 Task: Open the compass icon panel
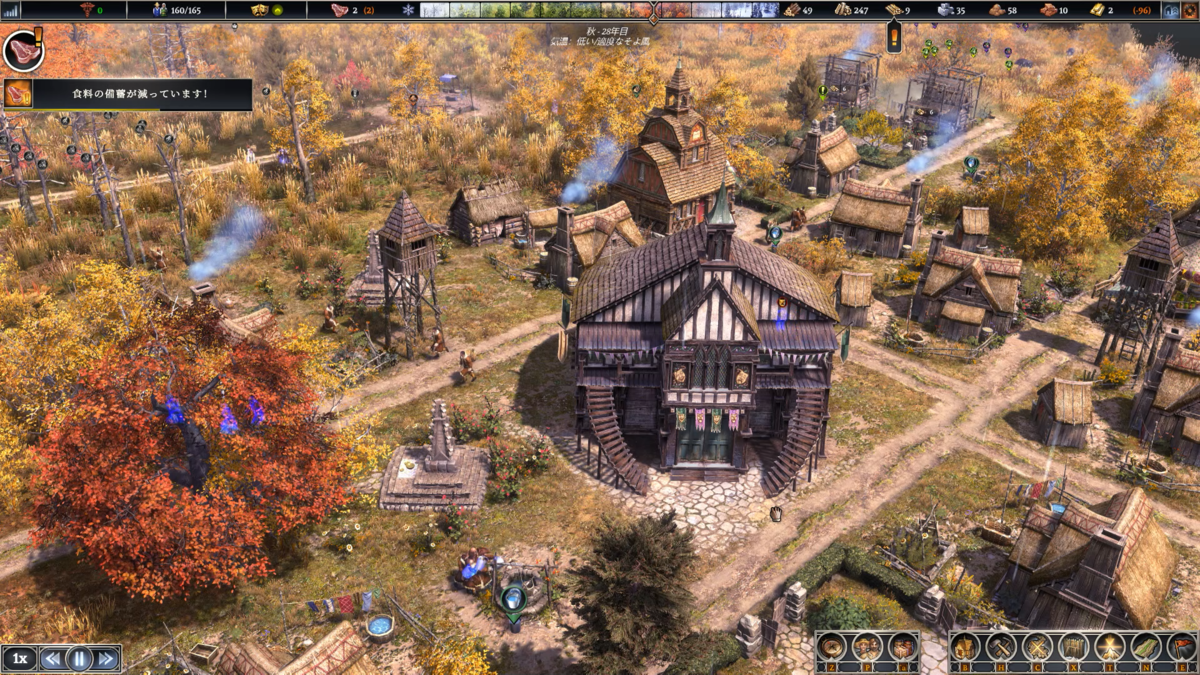point(832,648)
